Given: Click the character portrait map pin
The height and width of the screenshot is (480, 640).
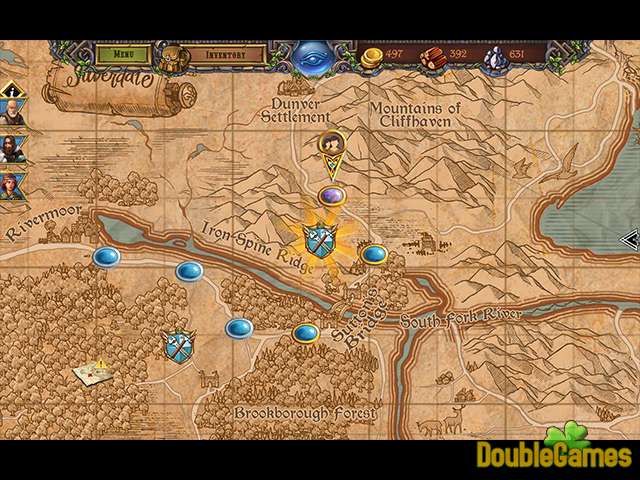Looking at the screenshot, I should pyautogui.click(x=332, y=147).
